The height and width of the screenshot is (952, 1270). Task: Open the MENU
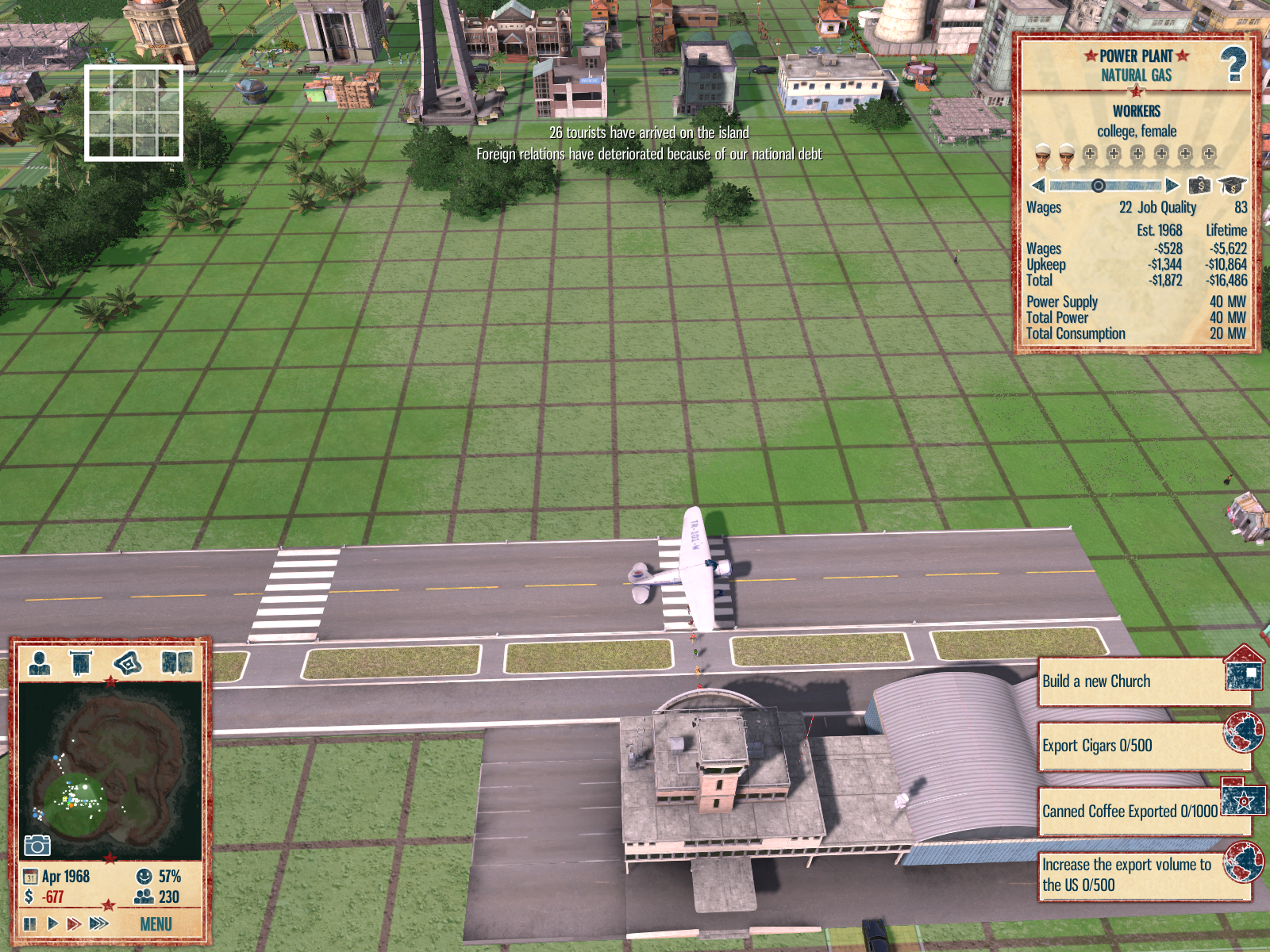(x=156, y=924)
